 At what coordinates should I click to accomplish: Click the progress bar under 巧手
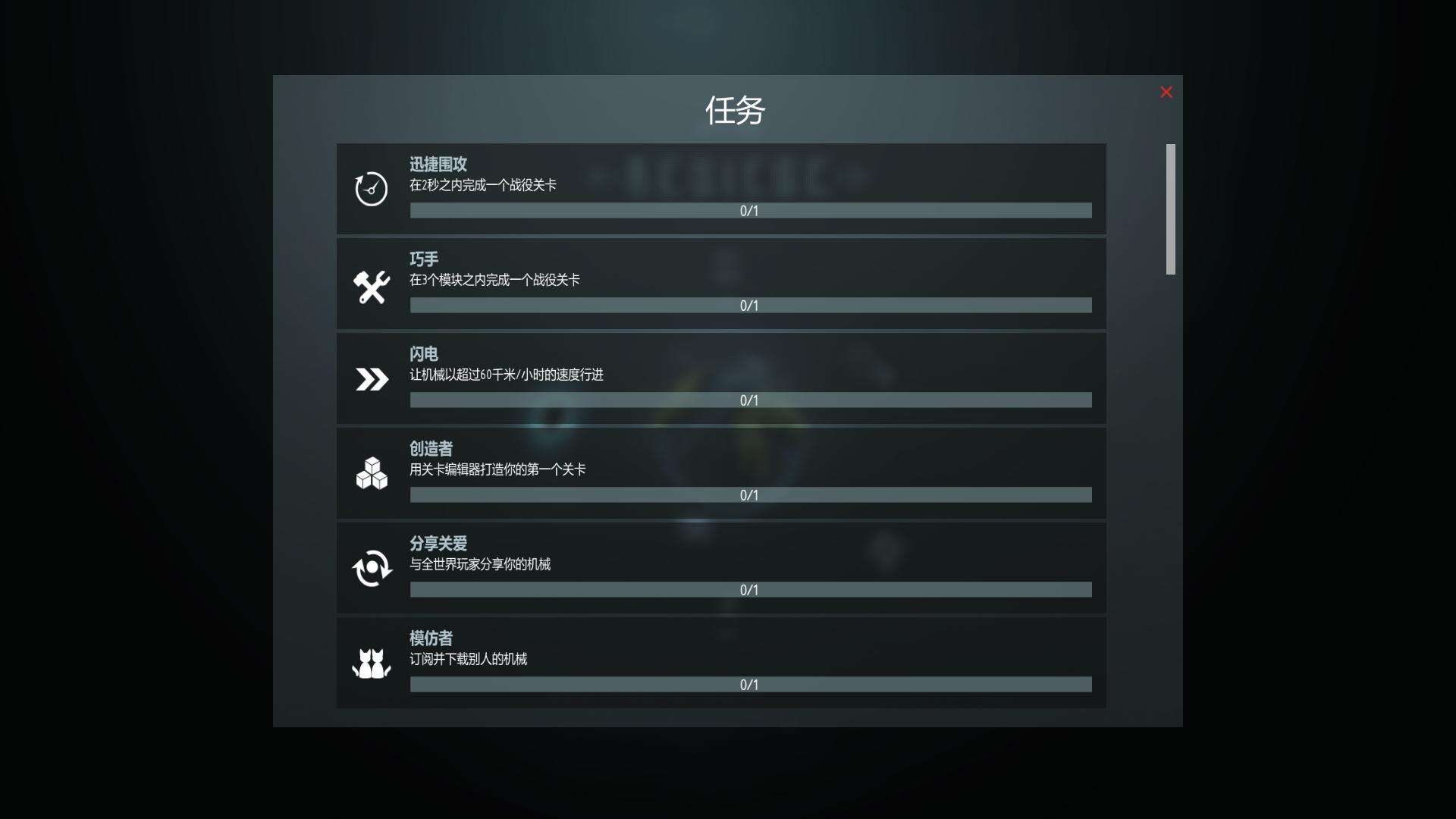750,306
